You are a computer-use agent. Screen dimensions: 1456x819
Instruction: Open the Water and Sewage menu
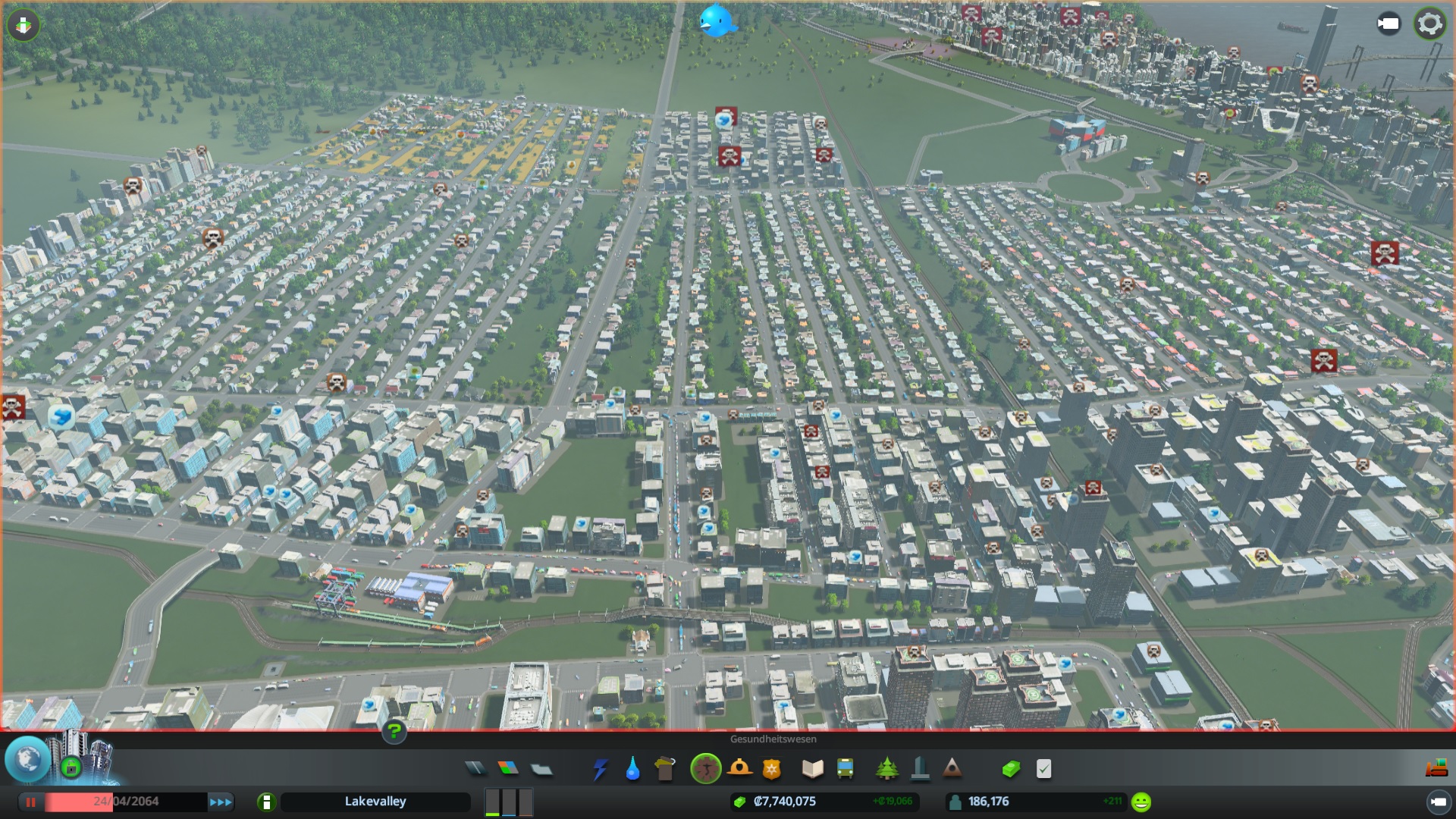click(632, 770)
